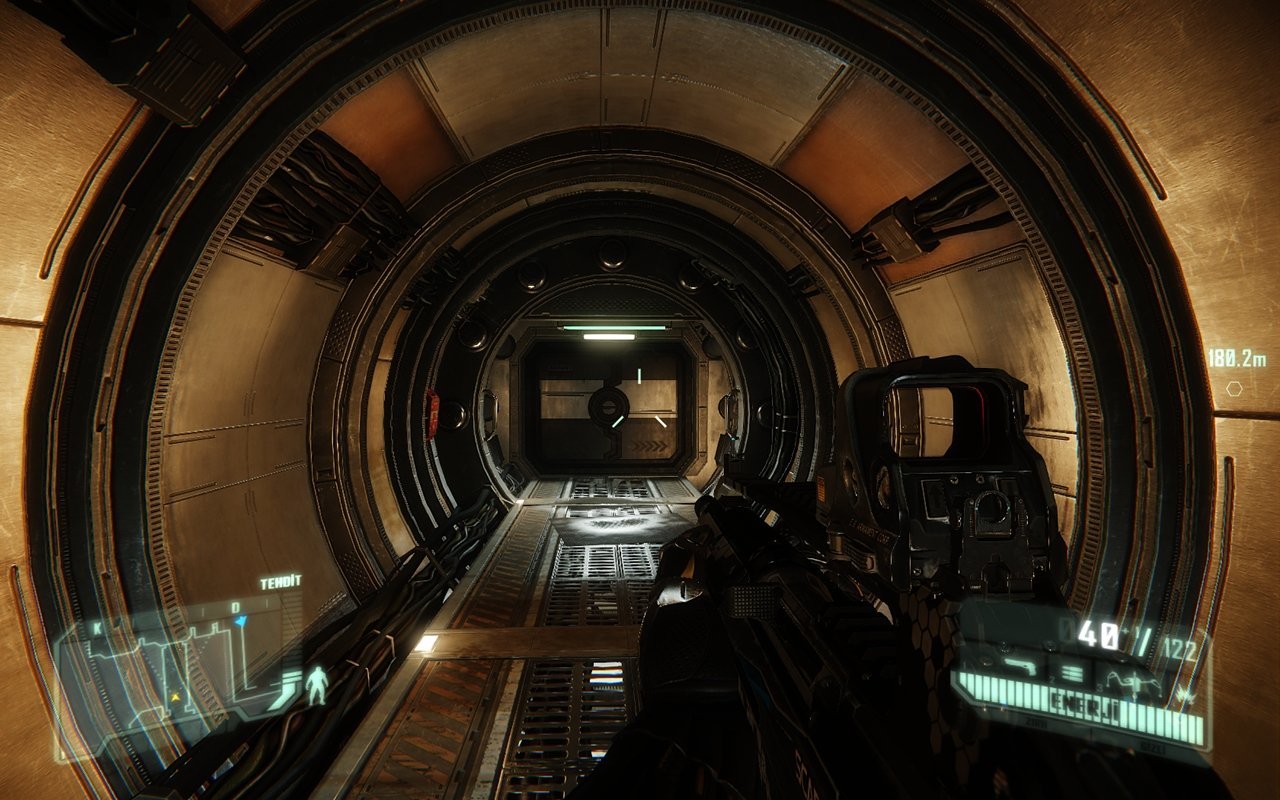Select the bow weapon slot
1280x800 pixels.
point(1137,682)
